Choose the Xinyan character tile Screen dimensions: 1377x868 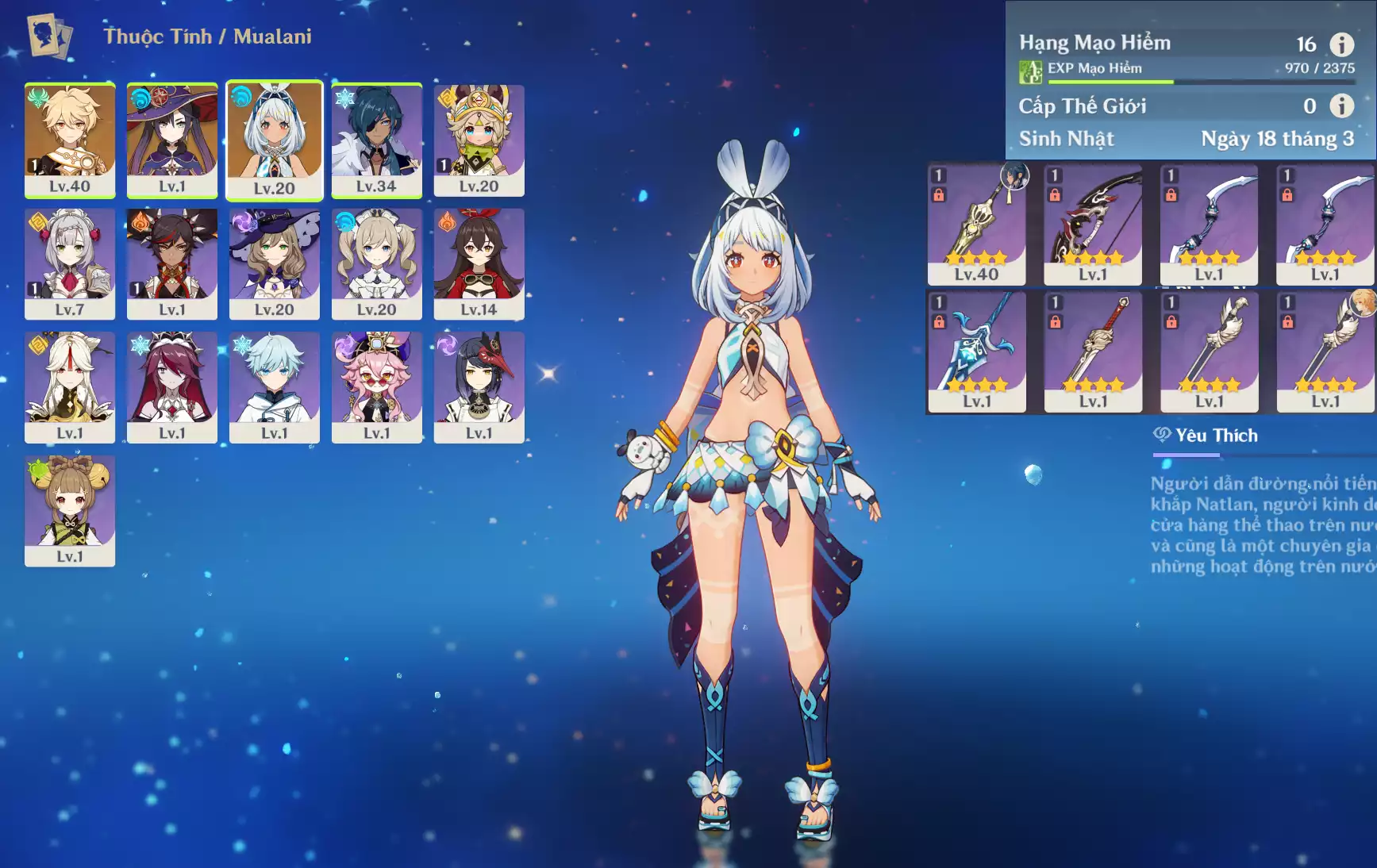pyautogui.click(x=172, y=263)
